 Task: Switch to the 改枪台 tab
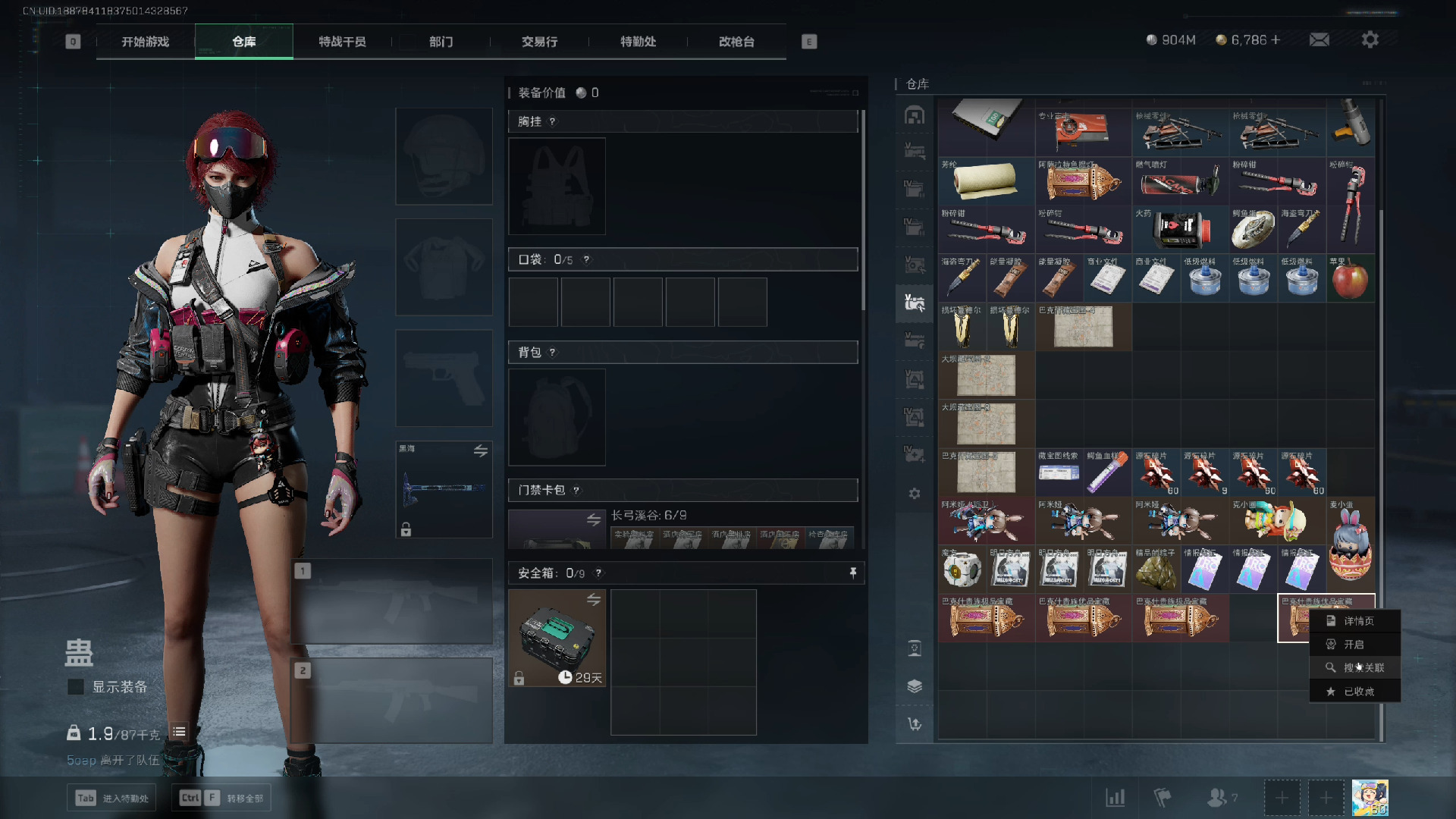click(x=736, y=42)
